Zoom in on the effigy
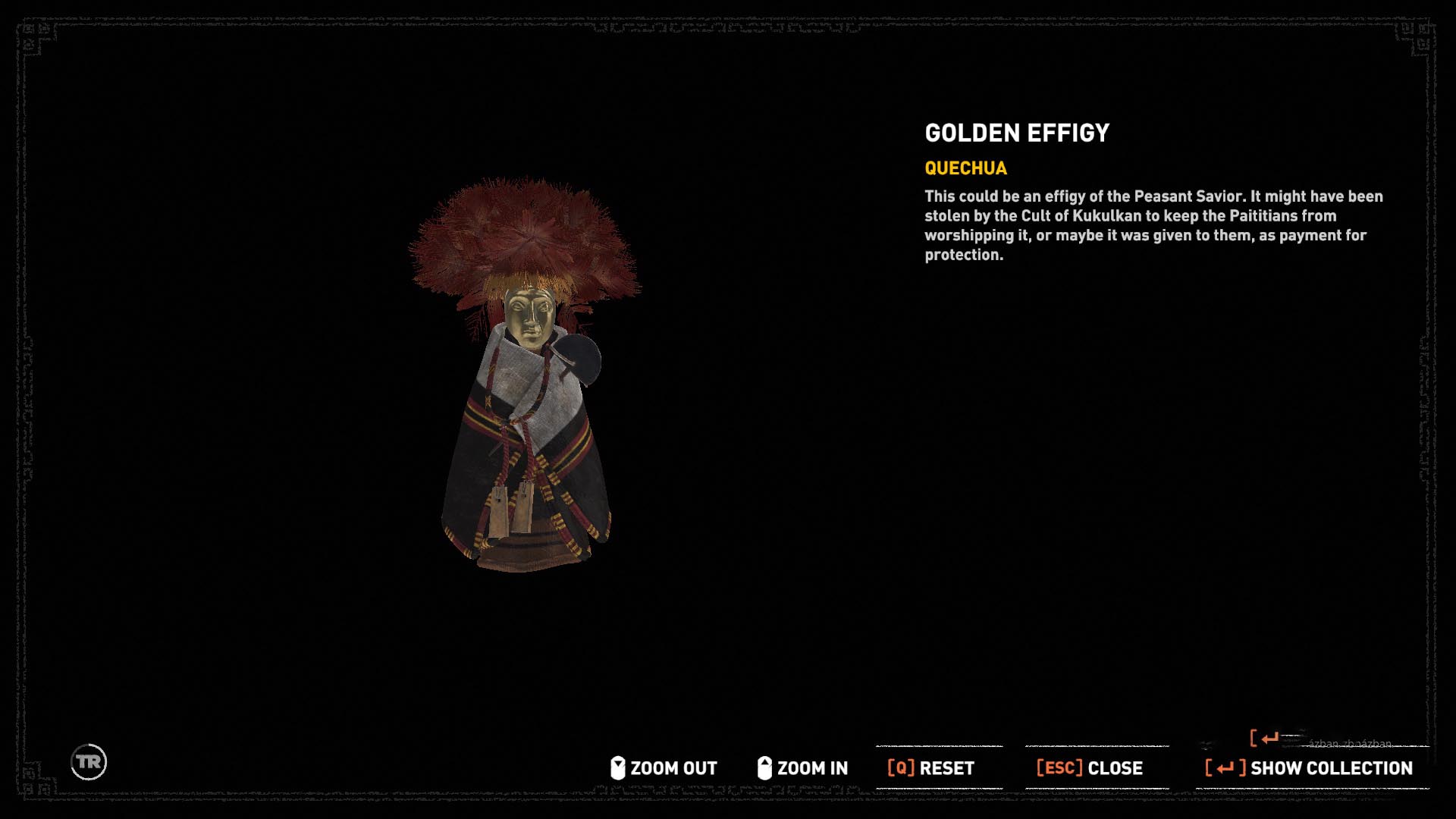This screenshot has height=819, width=1456. pos(802,768)
